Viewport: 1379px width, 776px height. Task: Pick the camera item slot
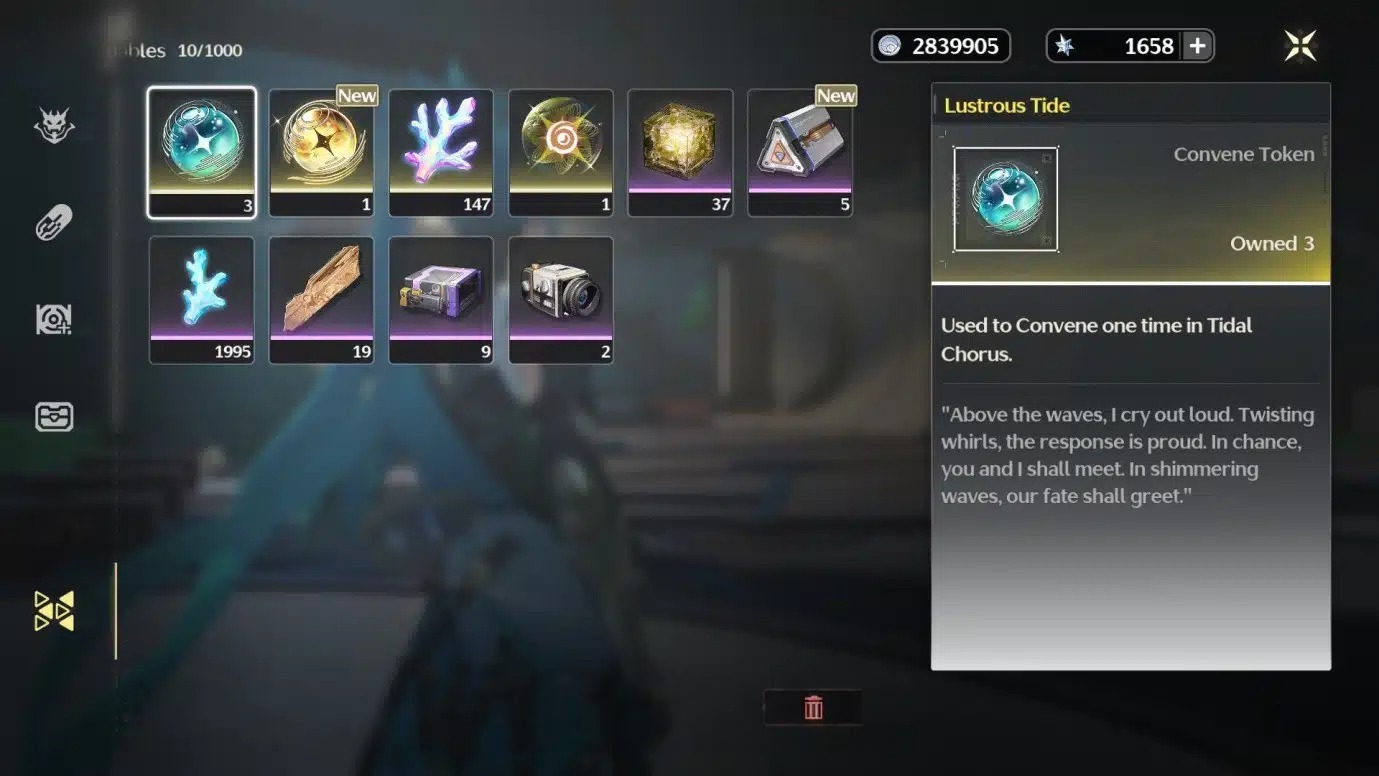click(x=561, y=299)
